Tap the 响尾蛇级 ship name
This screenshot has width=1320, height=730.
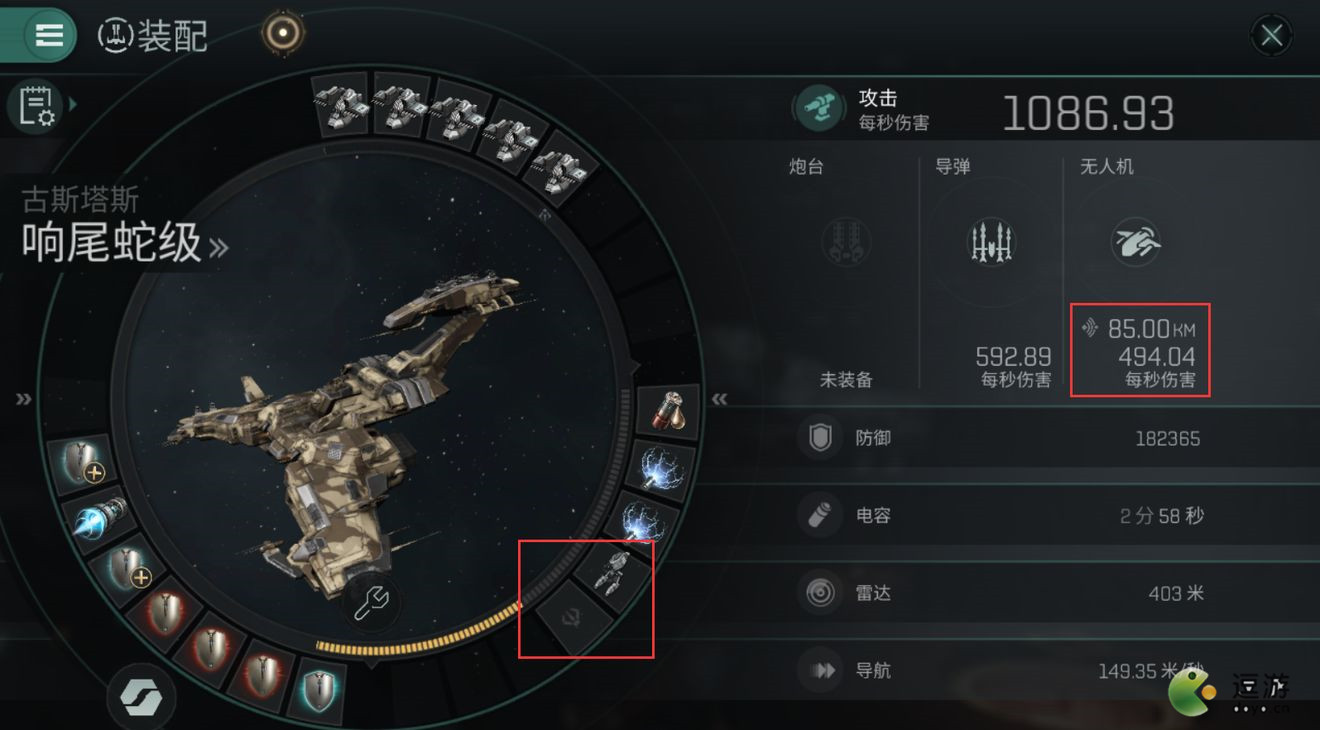coord(112,243)
